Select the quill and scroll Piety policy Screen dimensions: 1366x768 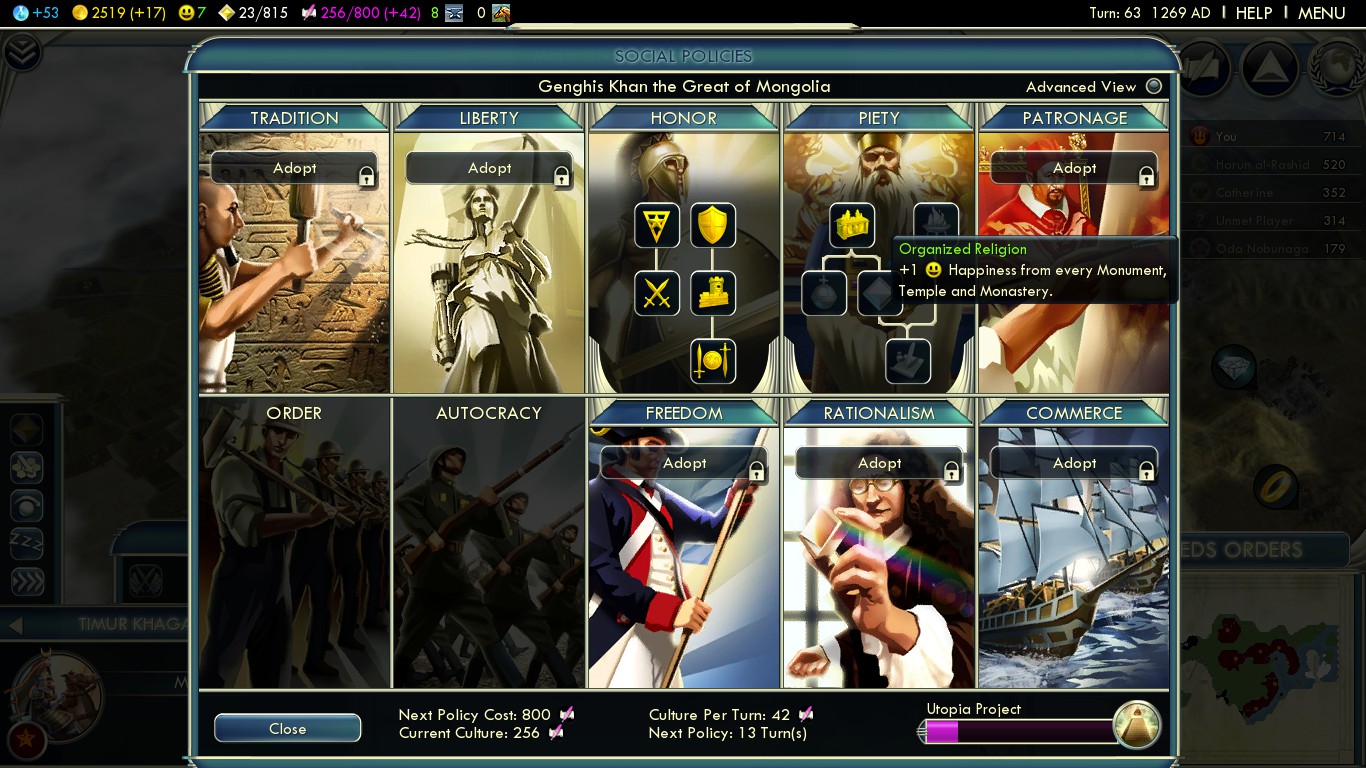[908, 361]
